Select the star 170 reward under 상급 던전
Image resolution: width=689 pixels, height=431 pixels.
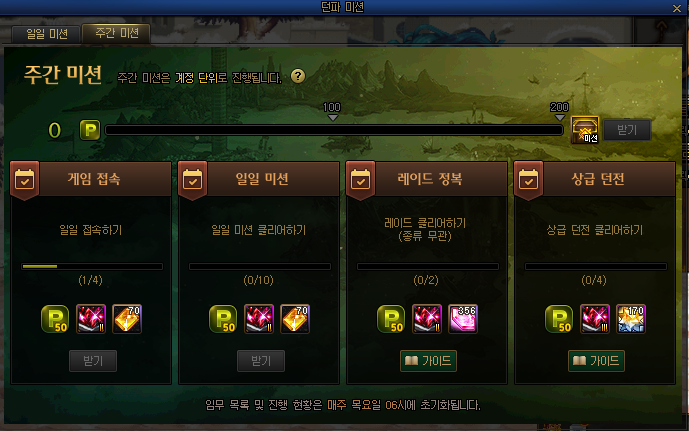click(x=631, y=318)
